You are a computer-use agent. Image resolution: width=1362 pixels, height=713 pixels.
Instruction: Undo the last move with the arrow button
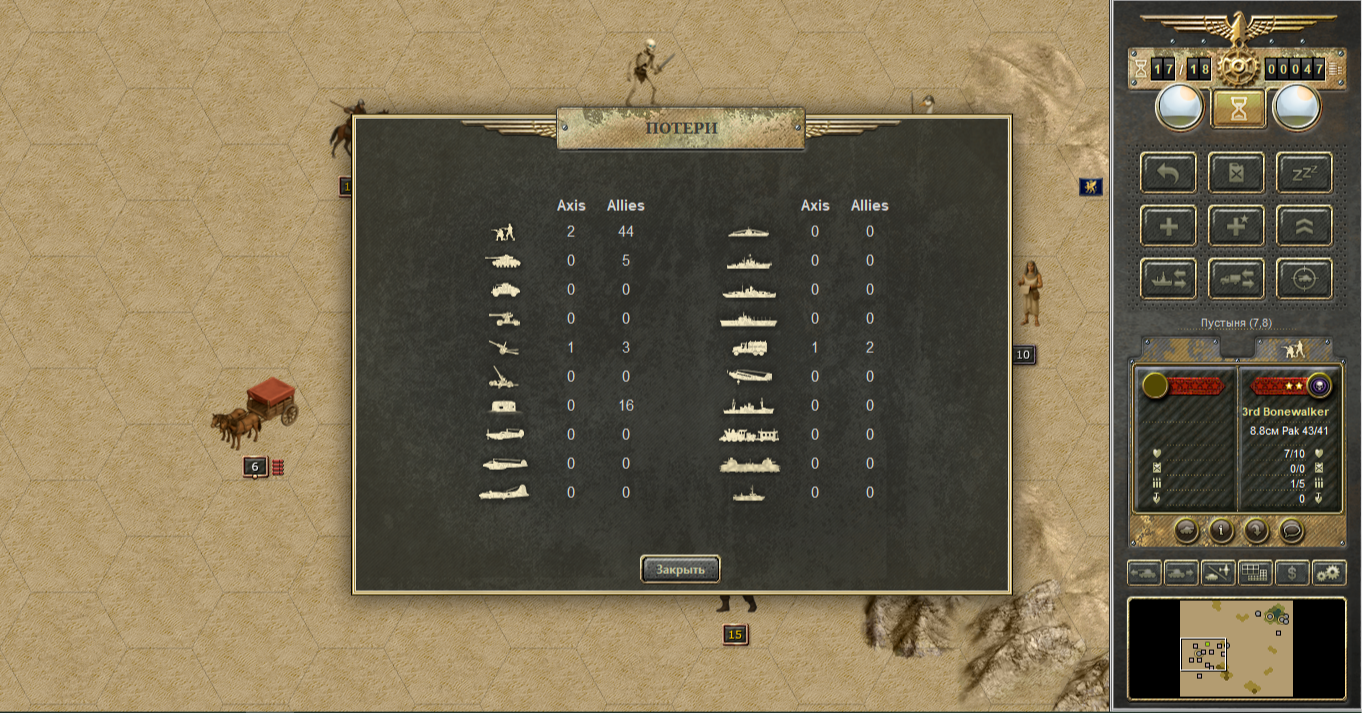1168,173
